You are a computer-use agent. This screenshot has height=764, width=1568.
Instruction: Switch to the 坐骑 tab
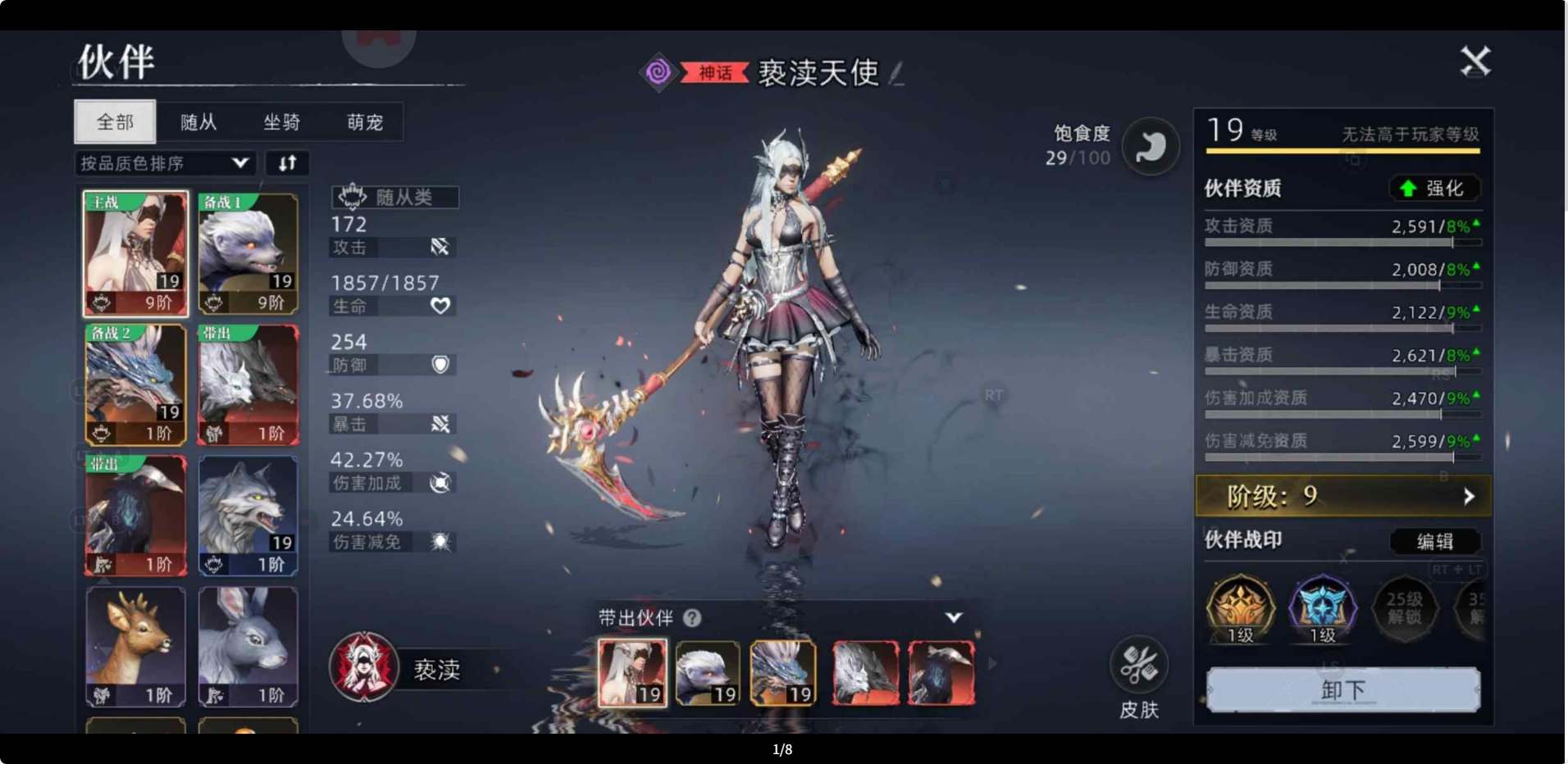(283, 121)
